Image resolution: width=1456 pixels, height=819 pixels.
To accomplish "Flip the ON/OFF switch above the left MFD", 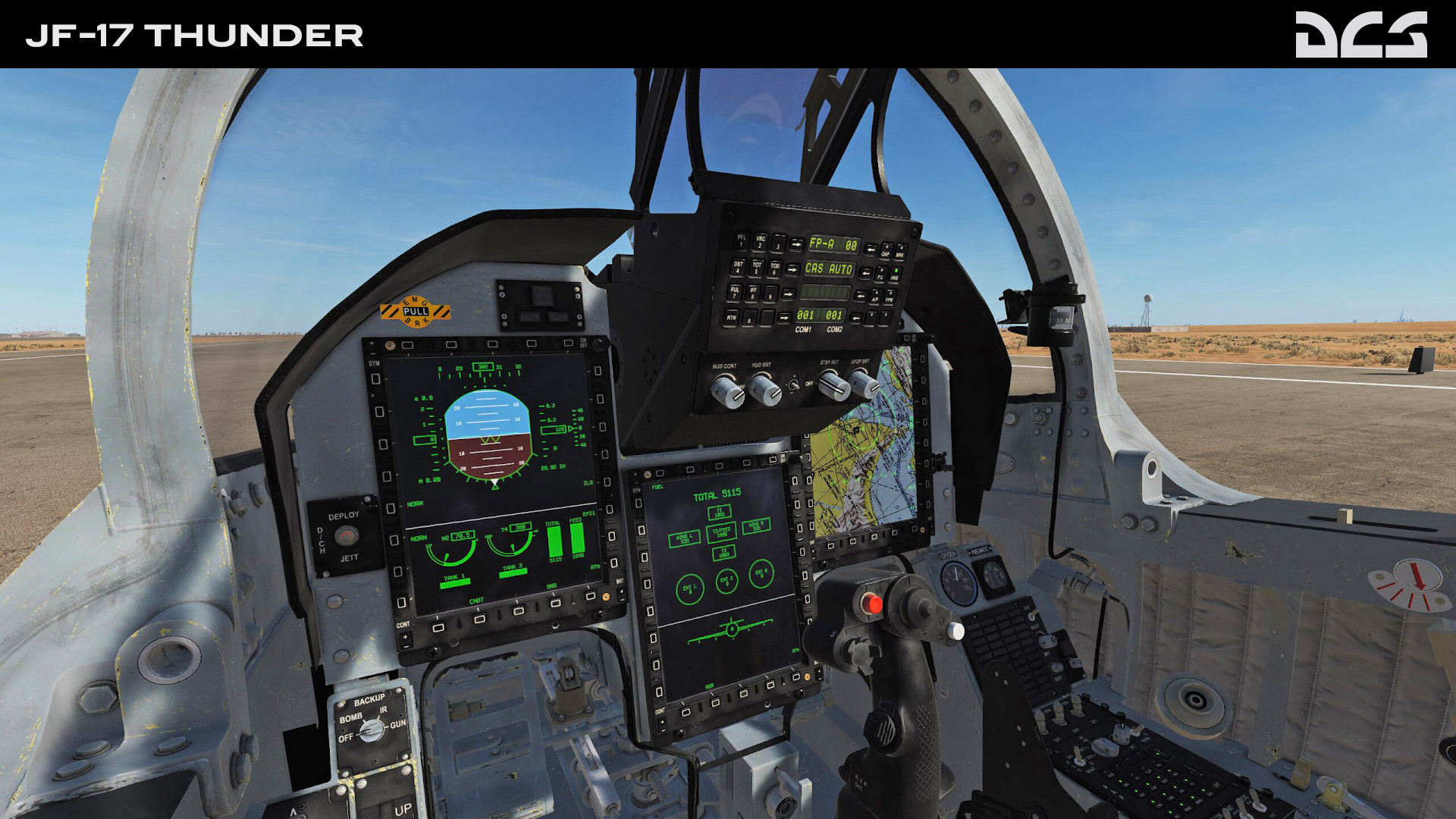I will [600, 344].
